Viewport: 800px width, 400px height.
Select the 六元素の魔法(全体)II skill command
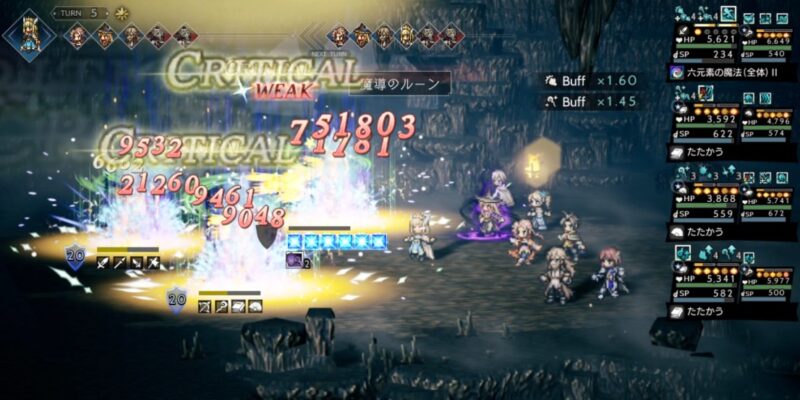click(x=731, y=72)
